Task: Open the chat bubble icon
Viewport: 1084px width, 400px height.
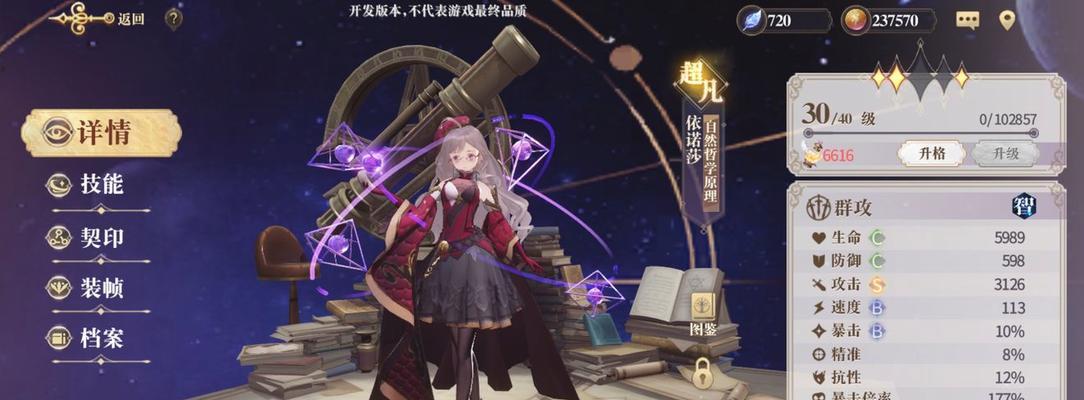Action: (x=967, y=20)
